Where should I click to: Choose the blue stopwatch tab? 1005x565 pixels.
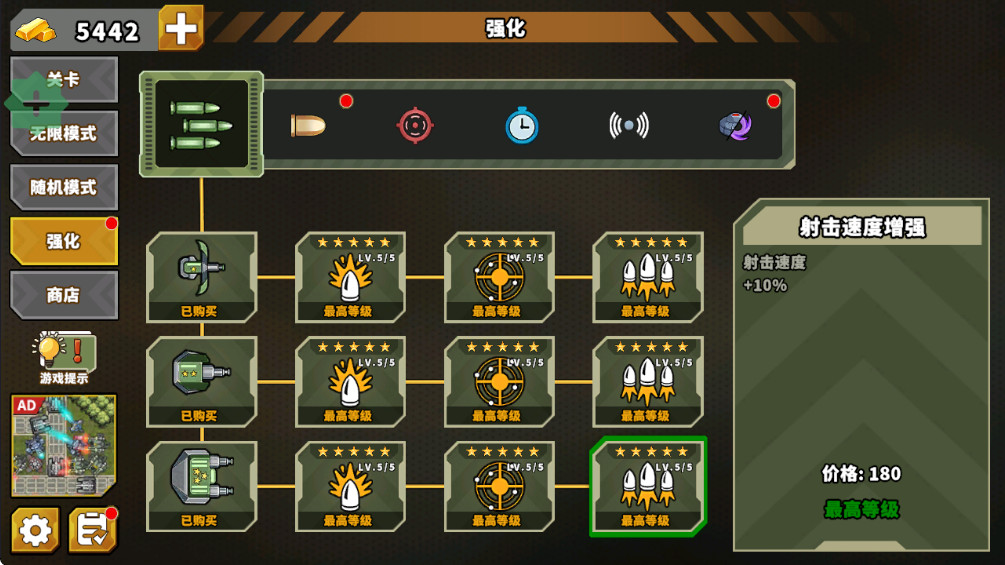coord(521,125)
